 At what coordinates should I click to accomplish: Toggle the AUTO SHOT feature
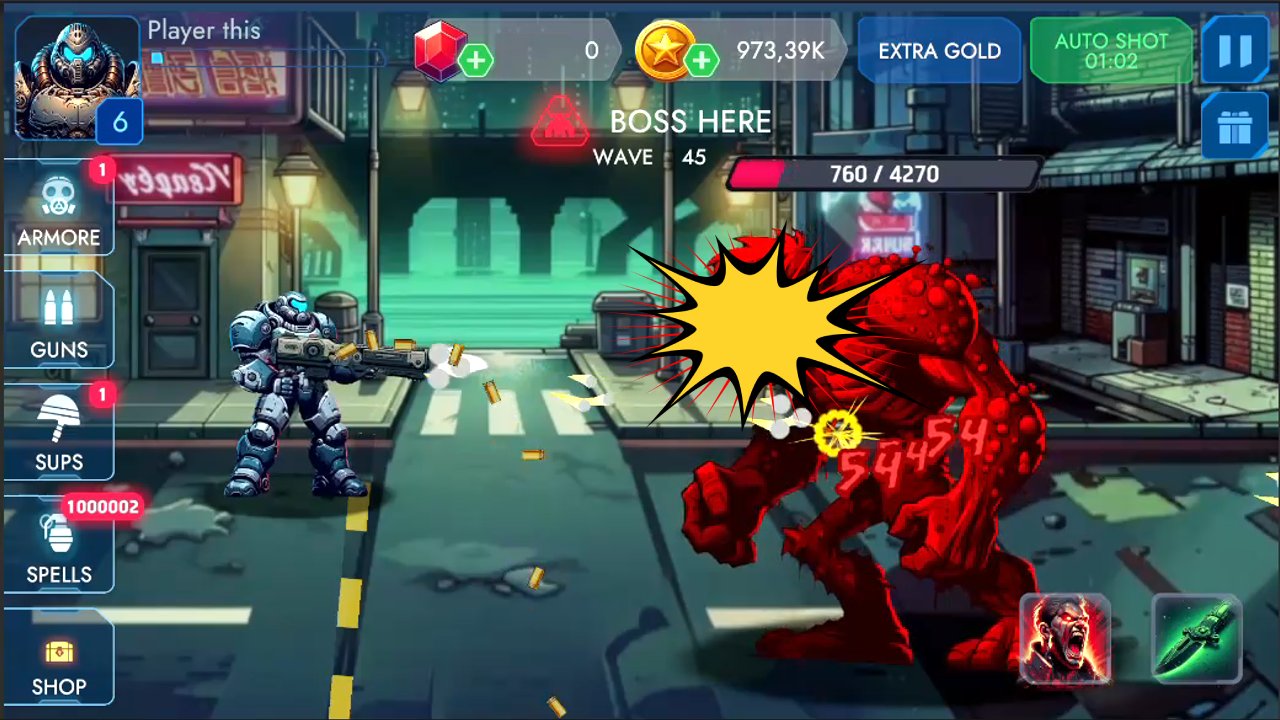pos(1111,48)
